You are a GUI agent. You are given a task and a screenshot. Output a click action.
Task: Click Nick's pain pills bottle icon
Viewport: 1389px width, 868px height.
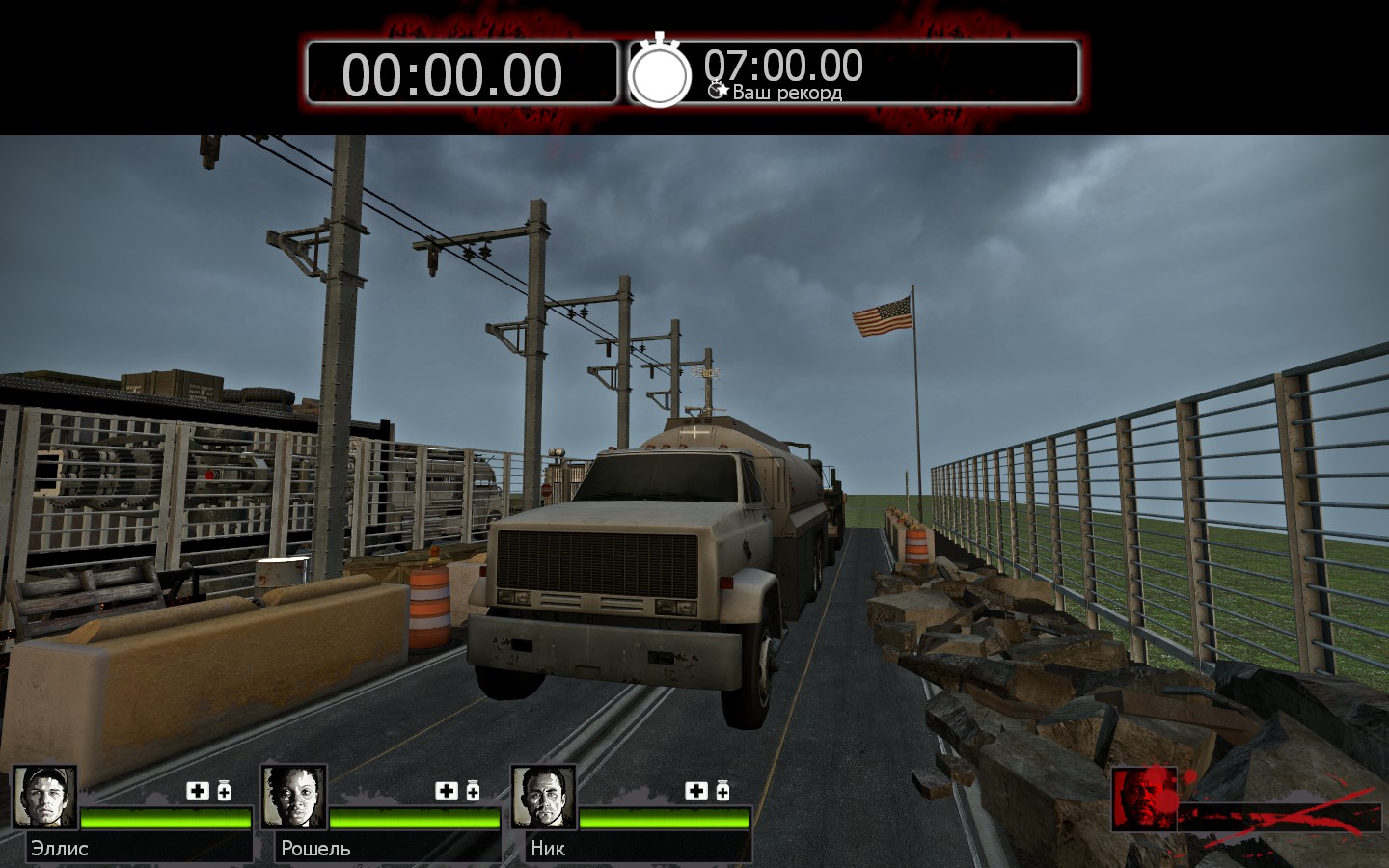pos(722,791)
